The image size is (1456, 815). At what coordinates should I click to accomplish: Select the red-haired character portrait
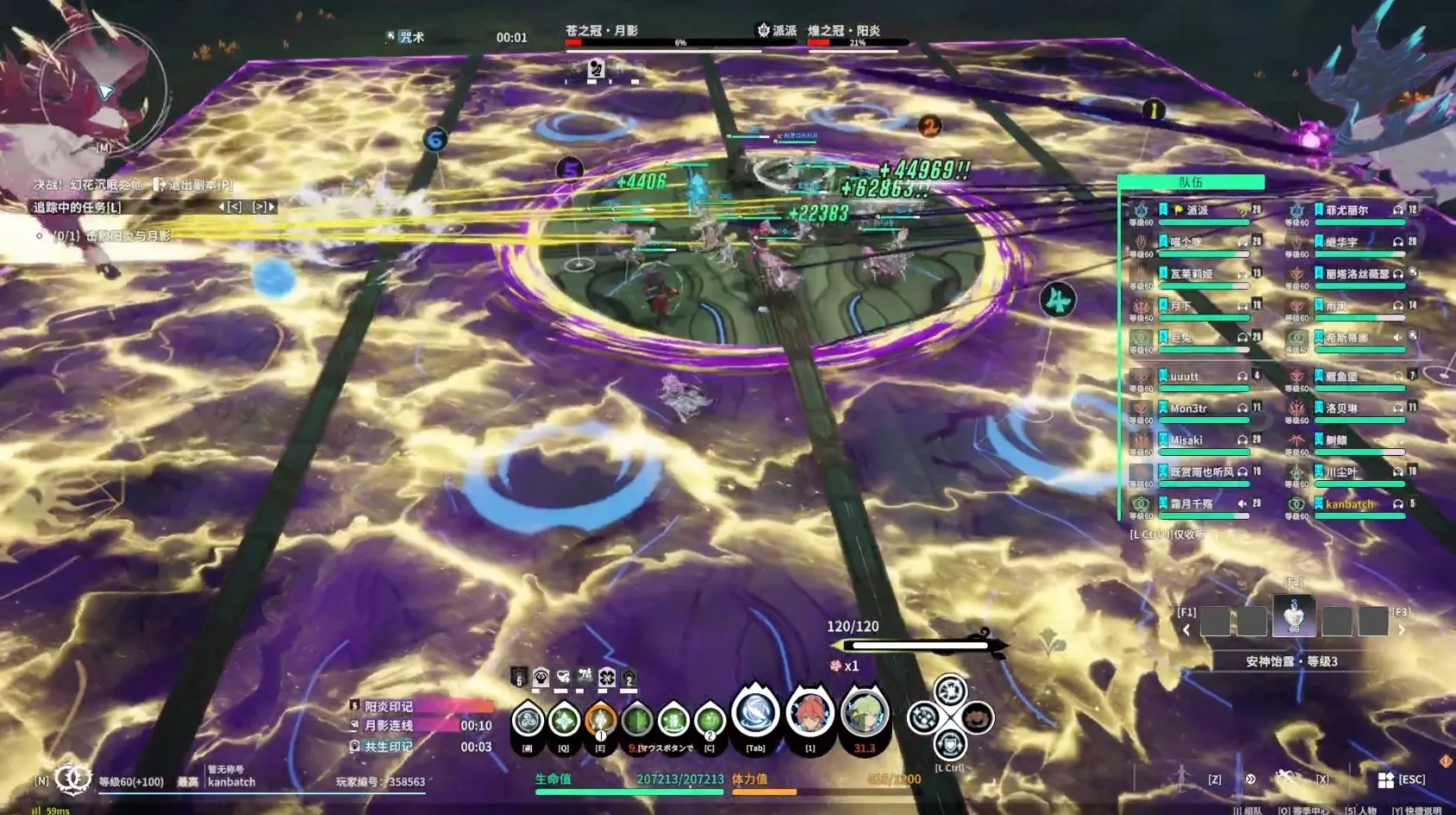(x=810, y=714)
